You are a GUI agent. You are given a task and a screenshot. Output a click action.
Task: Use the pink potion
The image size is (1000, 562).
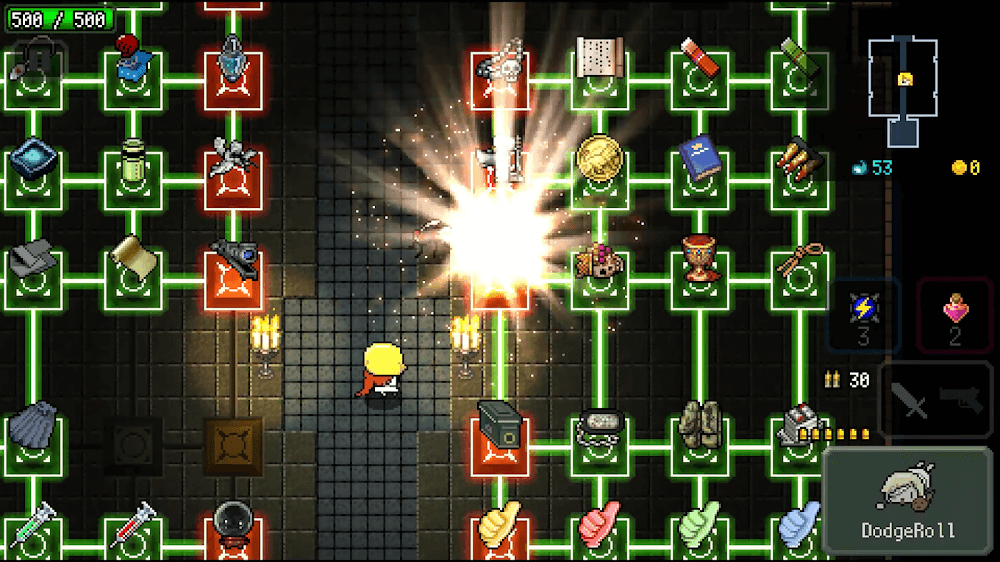pos(954,314)
